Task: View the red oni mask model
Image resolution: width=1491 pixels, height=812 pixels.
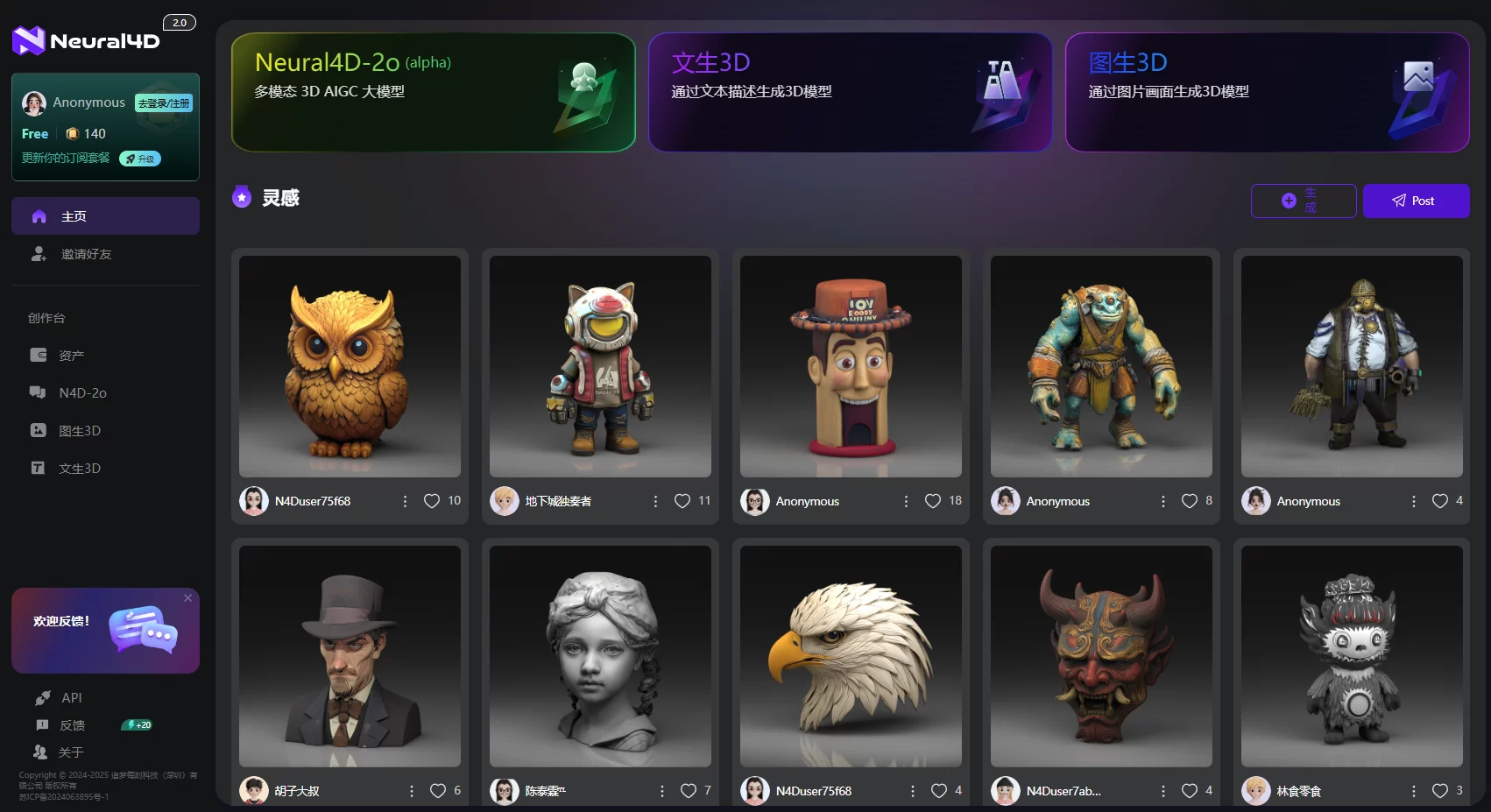Action: 1101,656
